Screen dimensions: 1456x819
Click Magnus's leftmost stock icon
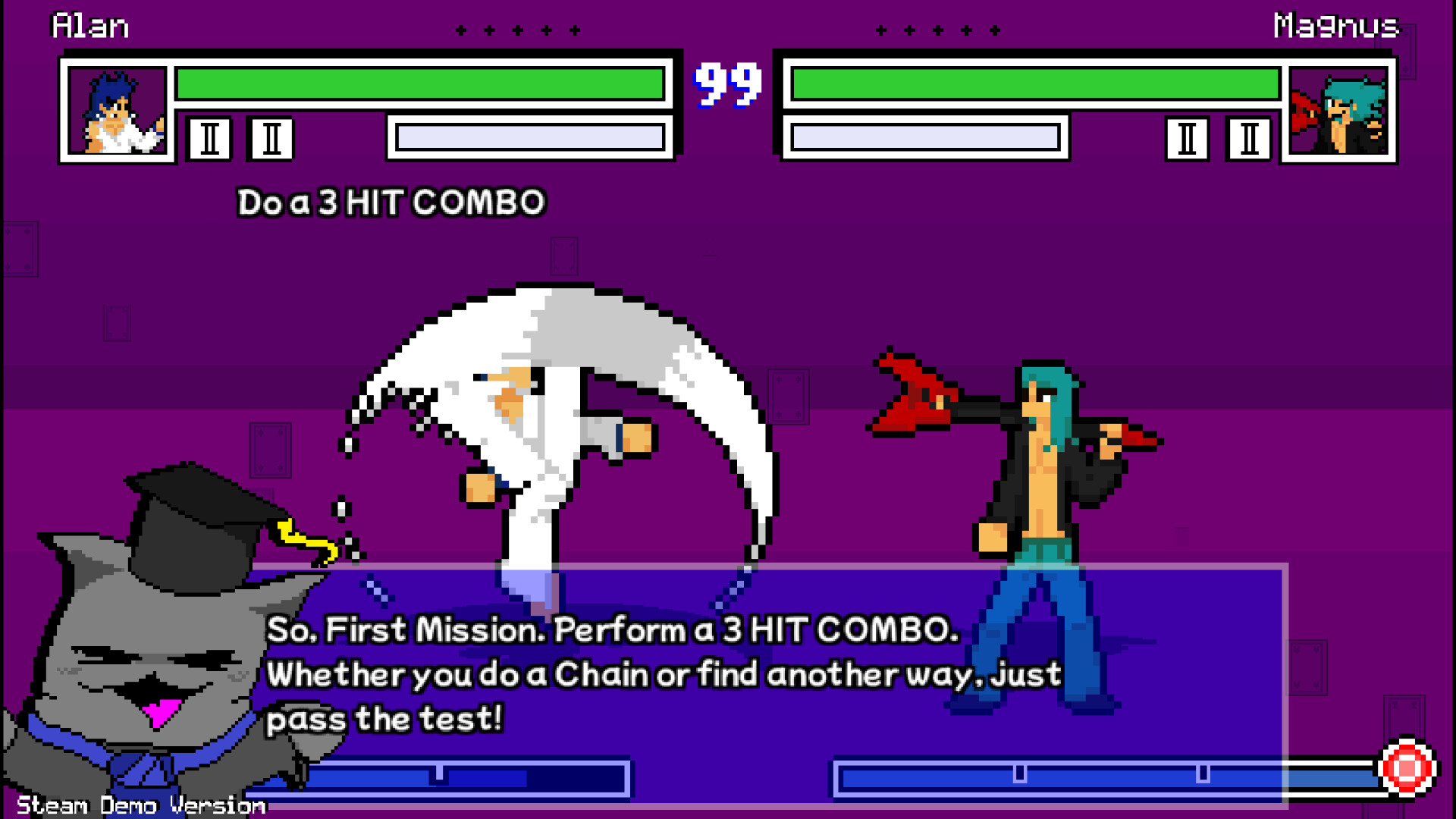(x=1185, y=140)
